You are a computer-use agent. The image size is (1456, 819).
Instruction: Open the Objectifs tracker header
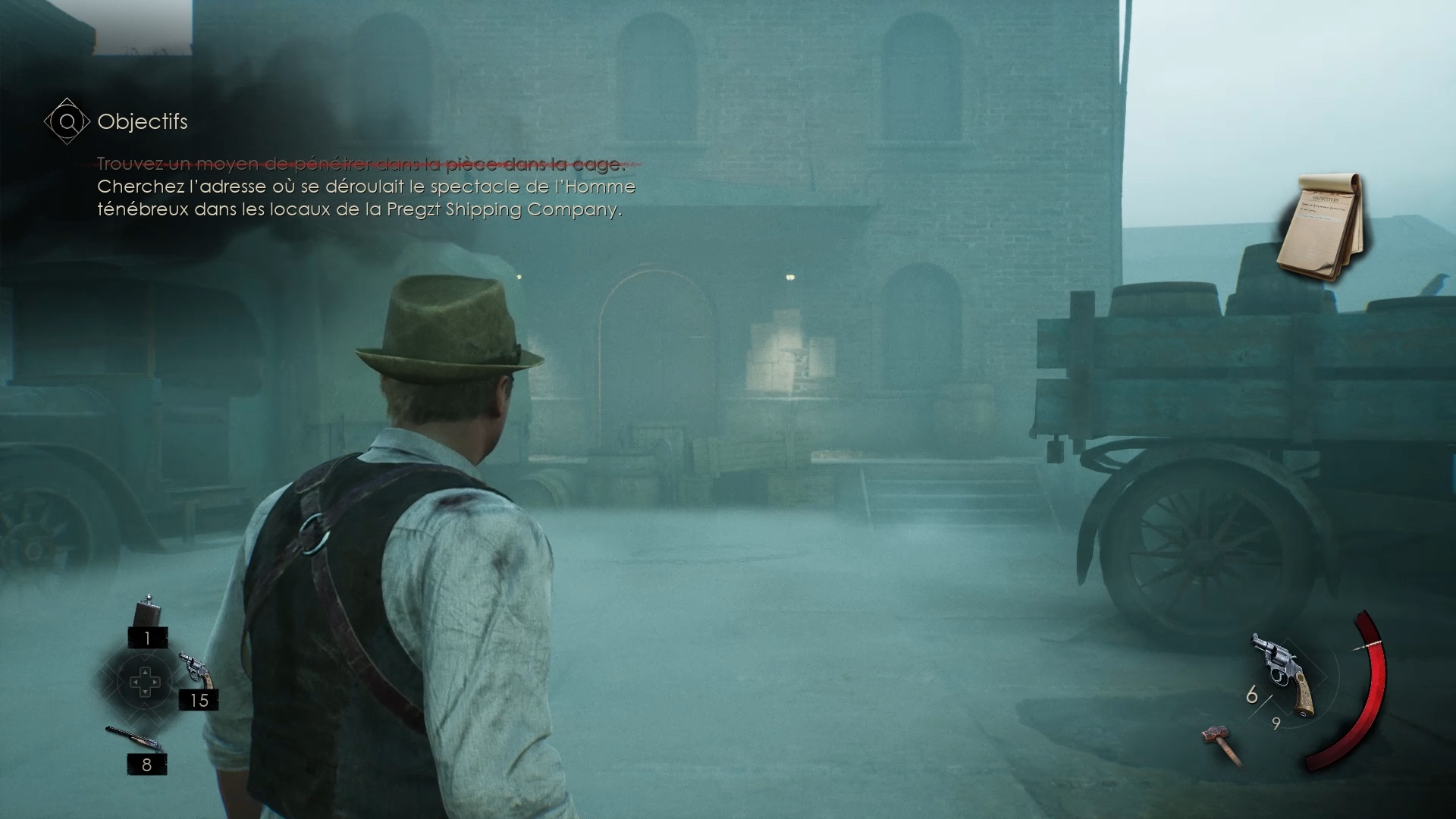(x=142, y=121)
